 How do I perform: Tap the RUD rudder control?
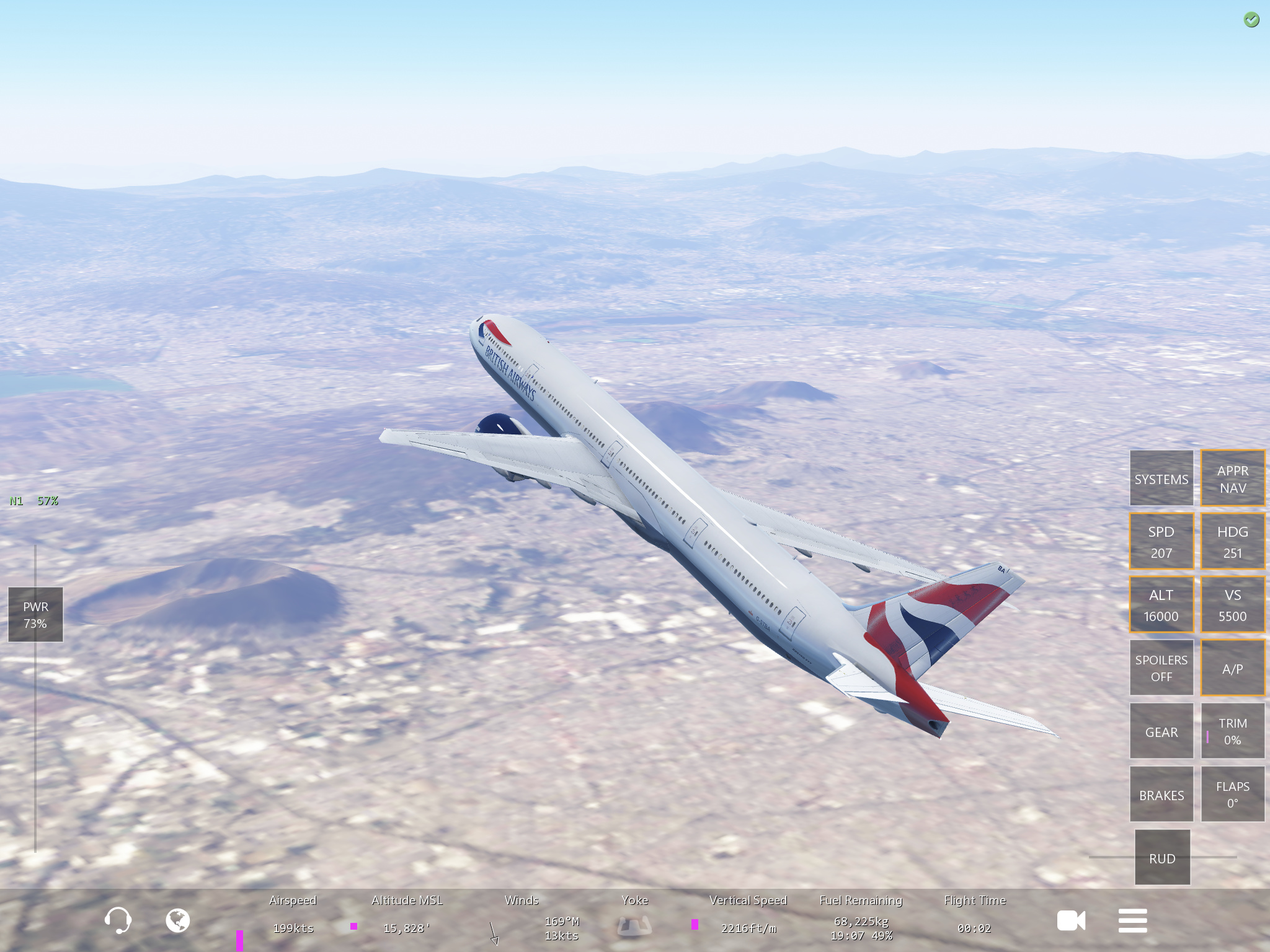pos(1161,858)
